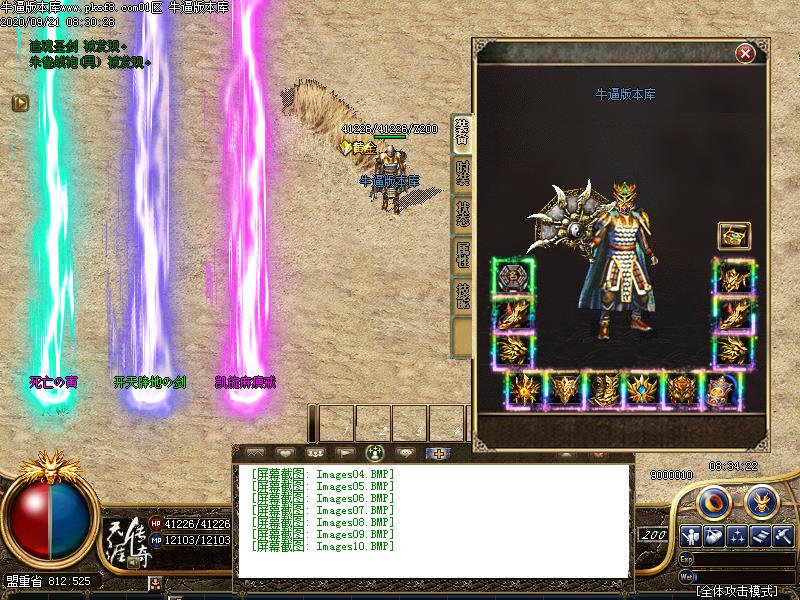
Task: Click the sparkling stars skill icon button
Action: 737,535
